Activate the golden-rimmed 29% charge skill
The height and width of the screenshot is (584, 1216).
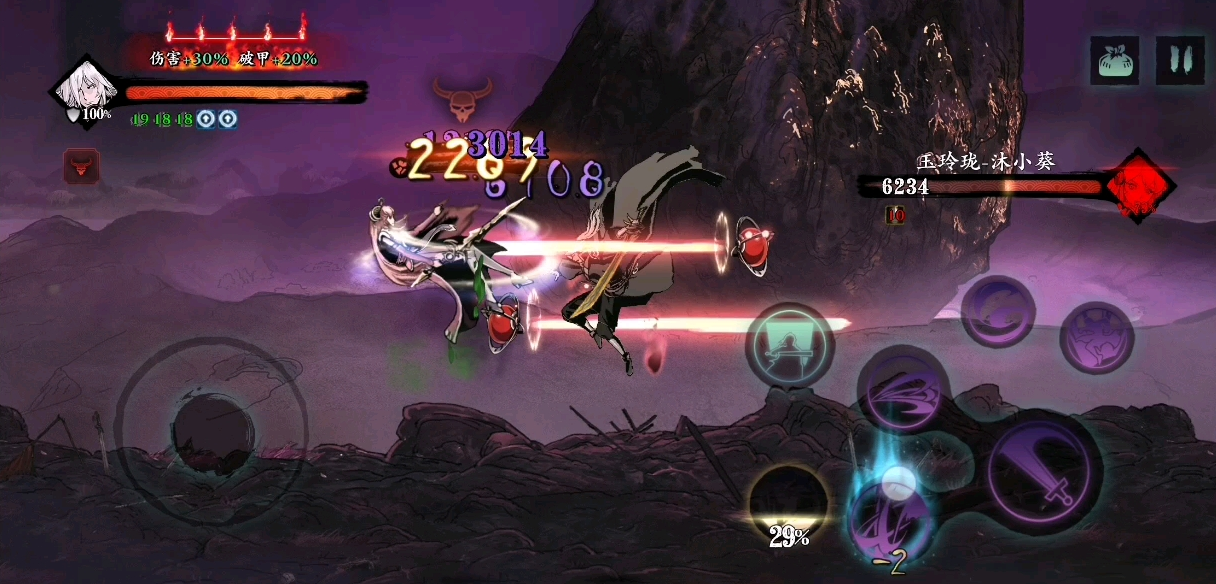[789, 505]
